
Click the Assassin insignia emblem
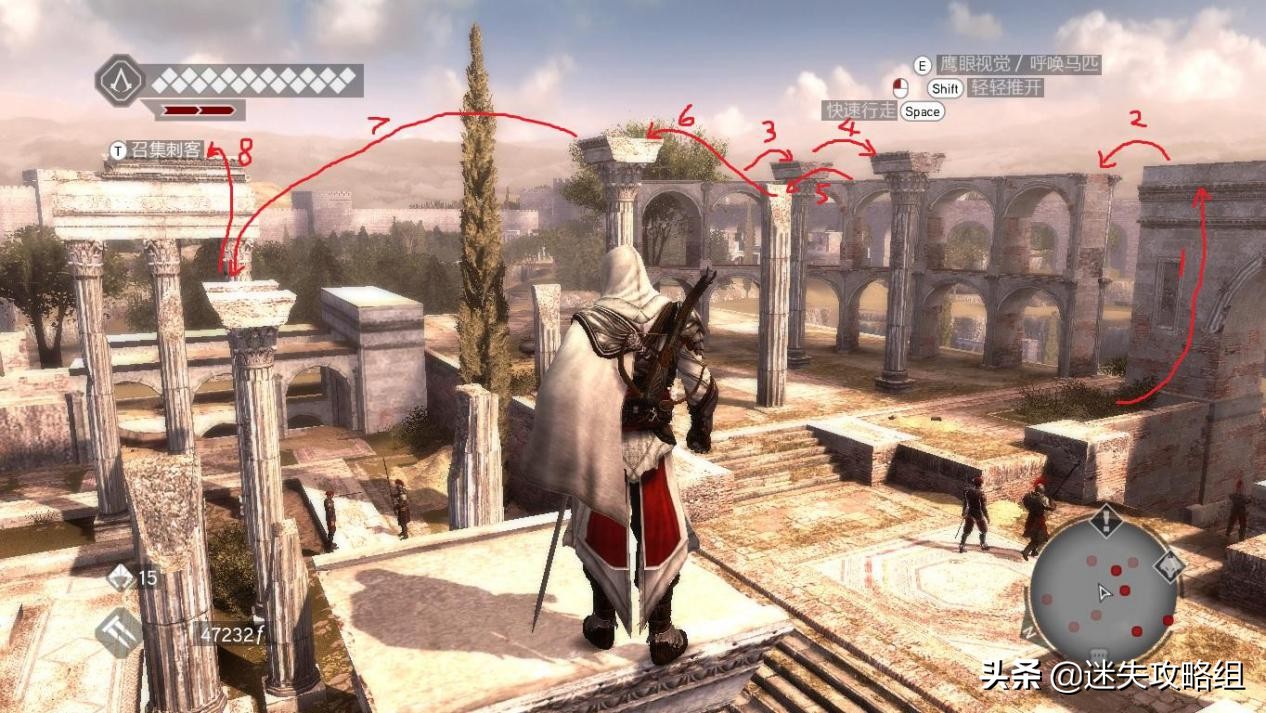[120, 79]
